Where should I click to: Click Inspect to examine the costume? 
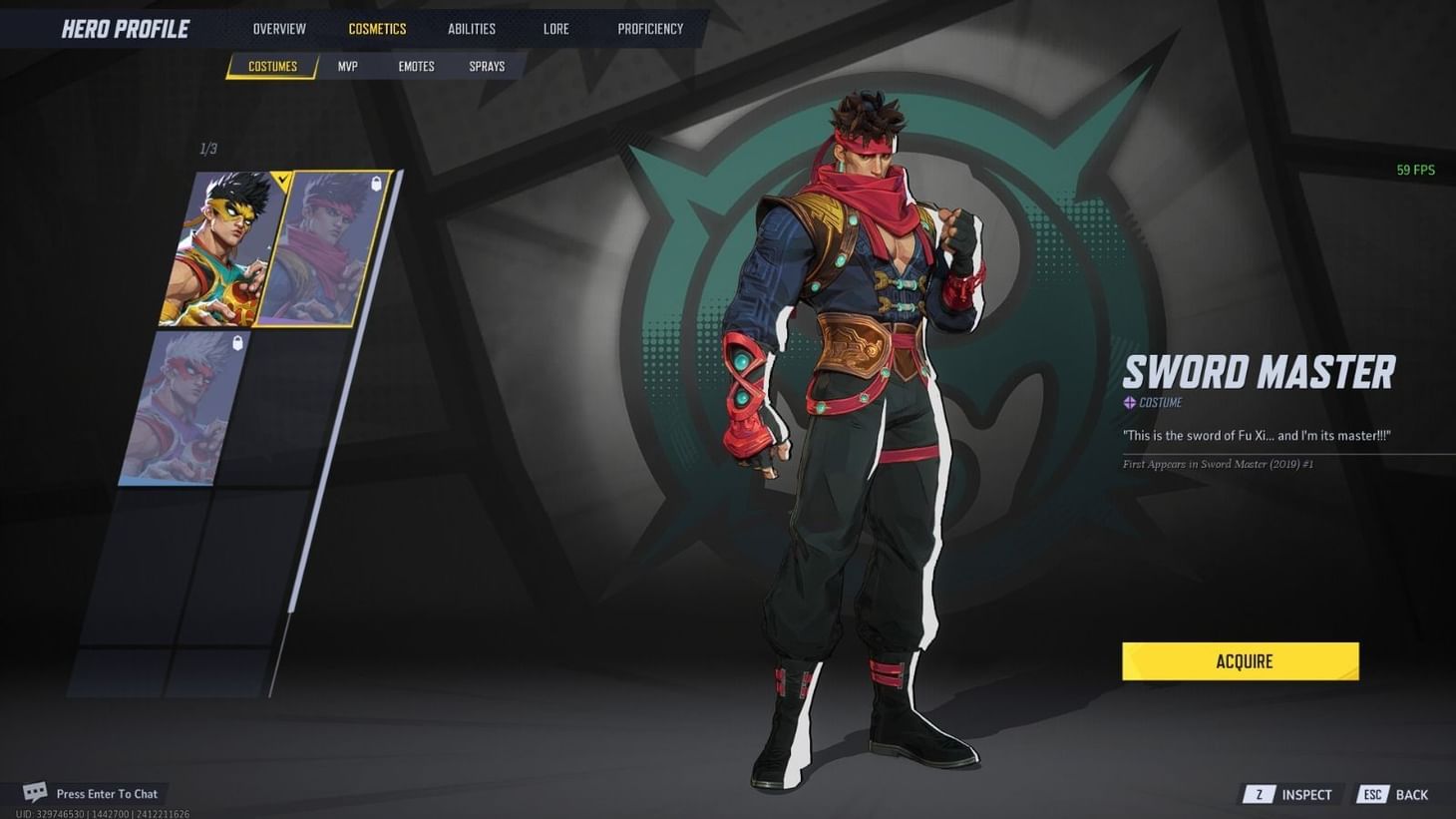pos(1306,794)
